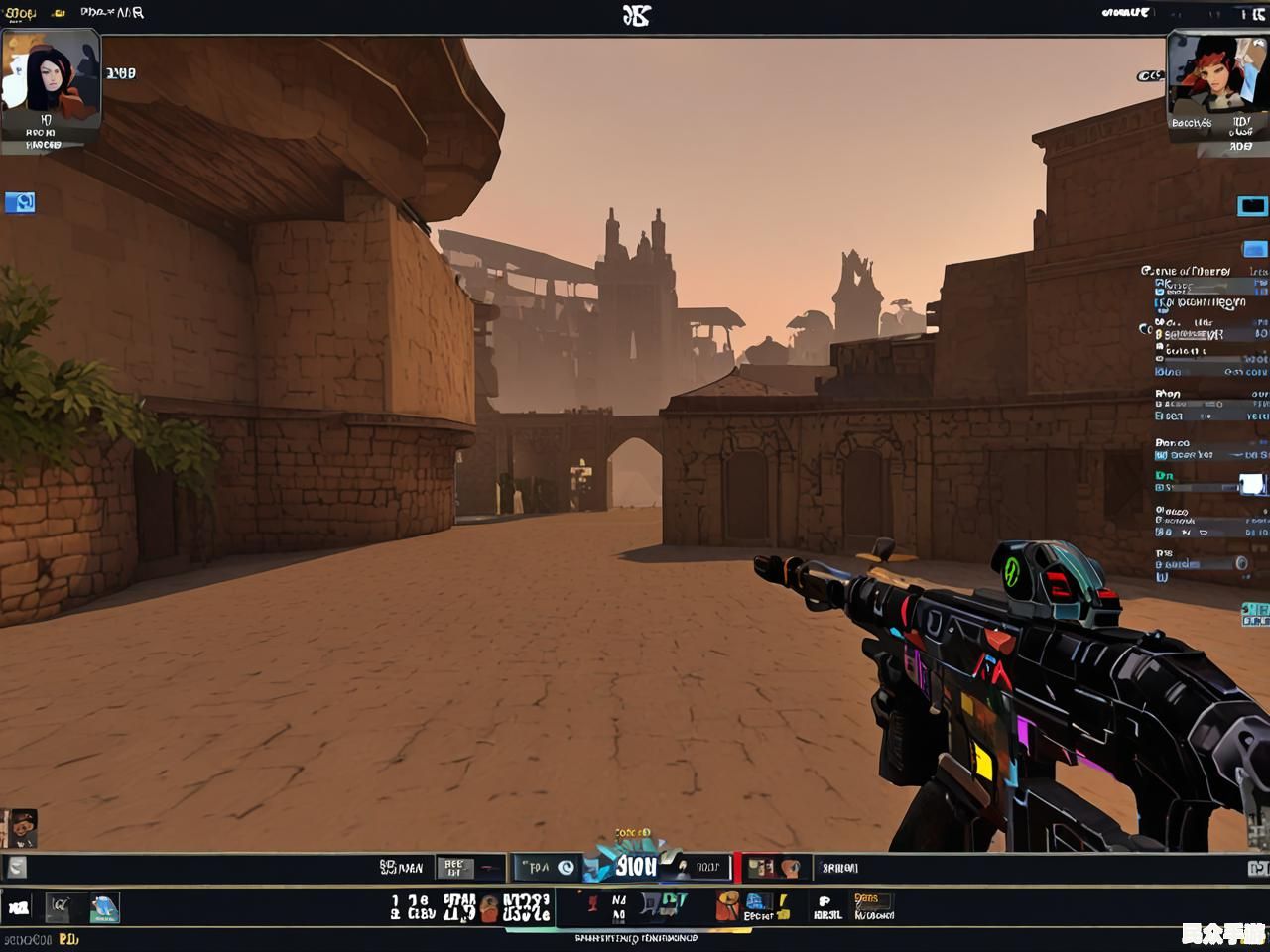Image resolution: width=1270 pixels, height=952 pixels.
Task: Click the red-bordered slot in the bottom center bar
Action: pos(773,868)
